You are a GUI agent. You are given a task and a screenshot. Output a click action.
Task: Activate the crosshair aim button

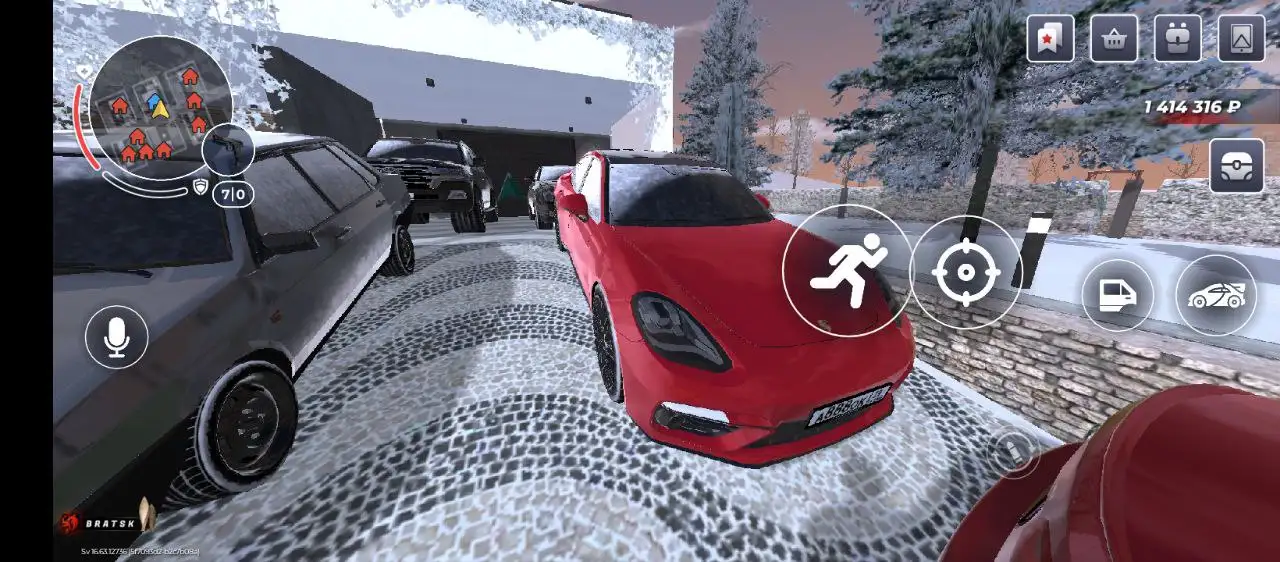[966, 272]
